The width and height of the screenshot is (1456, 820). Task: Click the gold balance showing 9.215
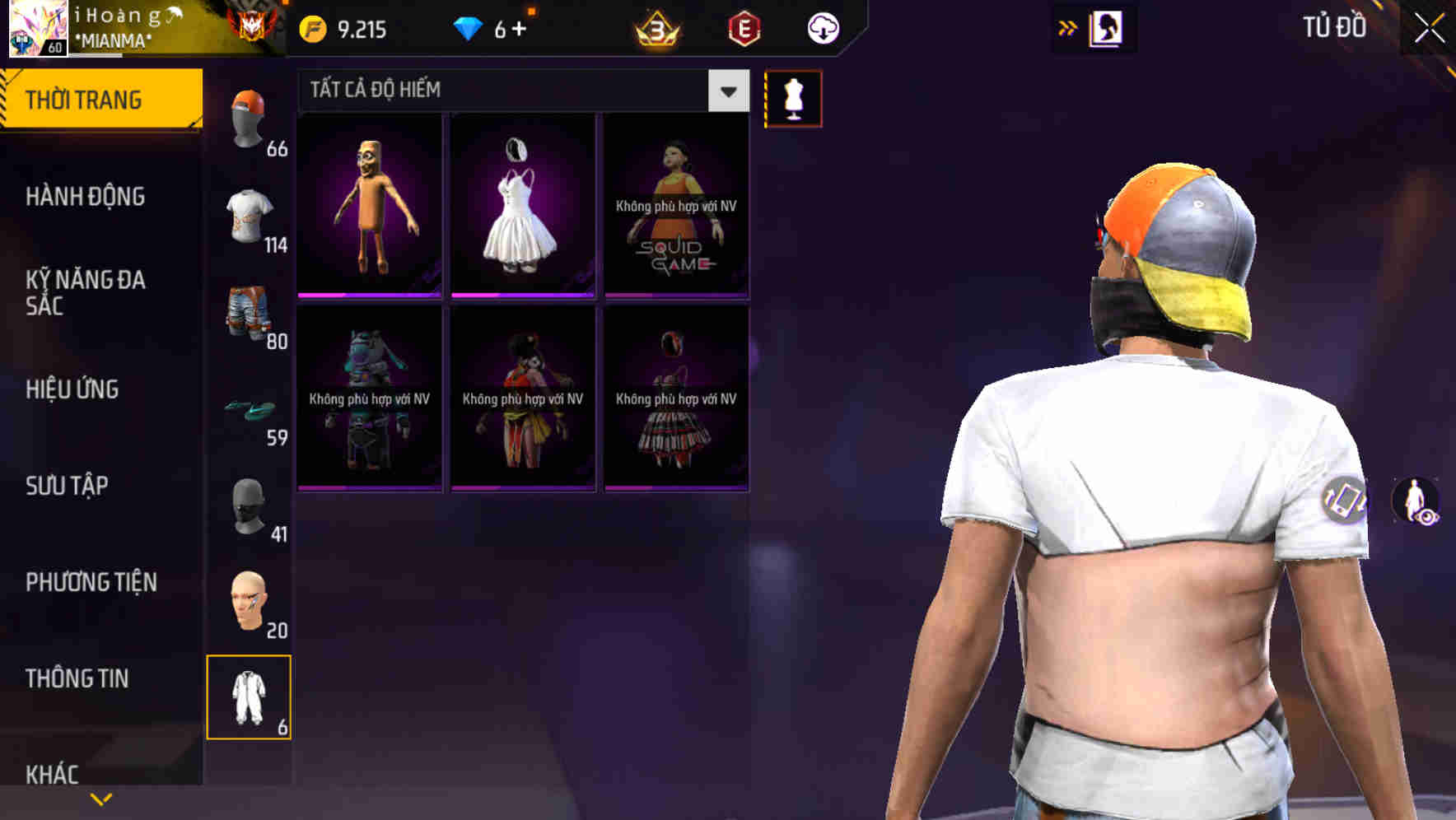tap(341, 27)
